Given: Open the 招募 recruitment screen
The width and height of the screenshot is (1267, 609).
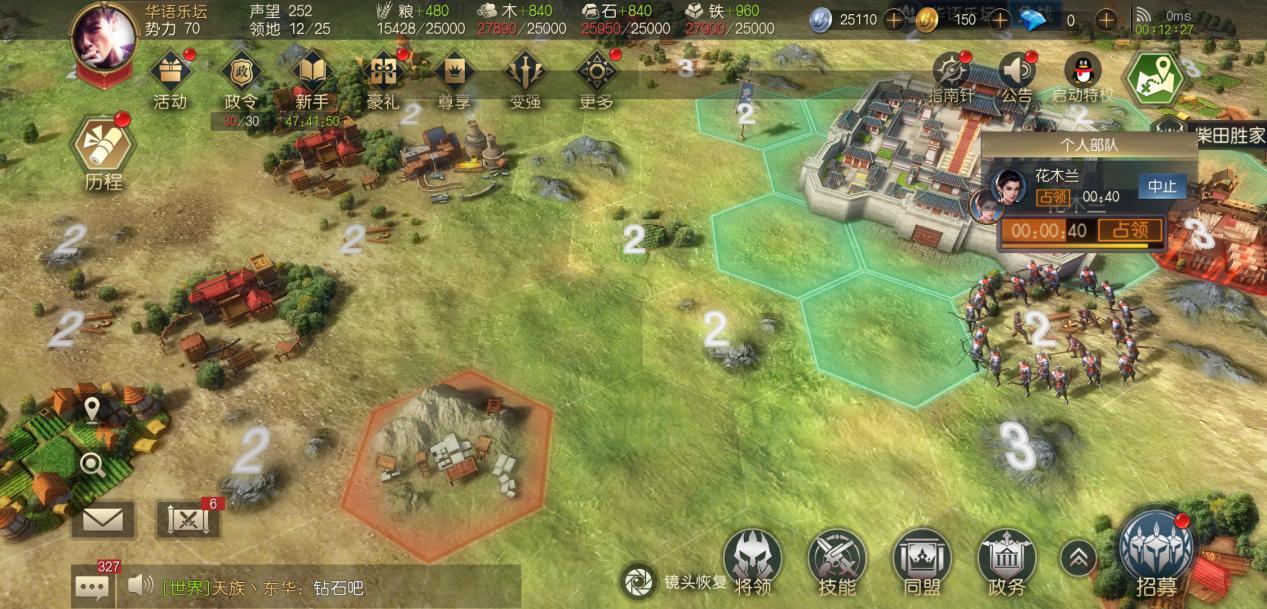Looking at the screenshot, I should 1157,552.
